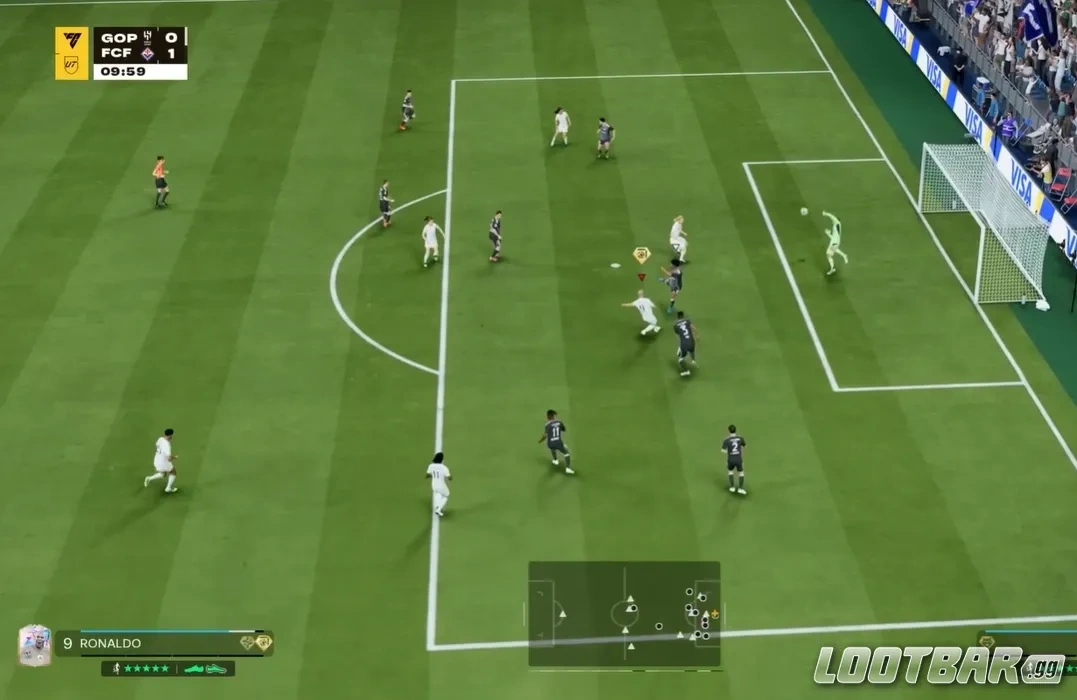This screenshot has height=700, width=1077.
Task: Click the pitch radar minimap
Action: [x=624, y=614]
